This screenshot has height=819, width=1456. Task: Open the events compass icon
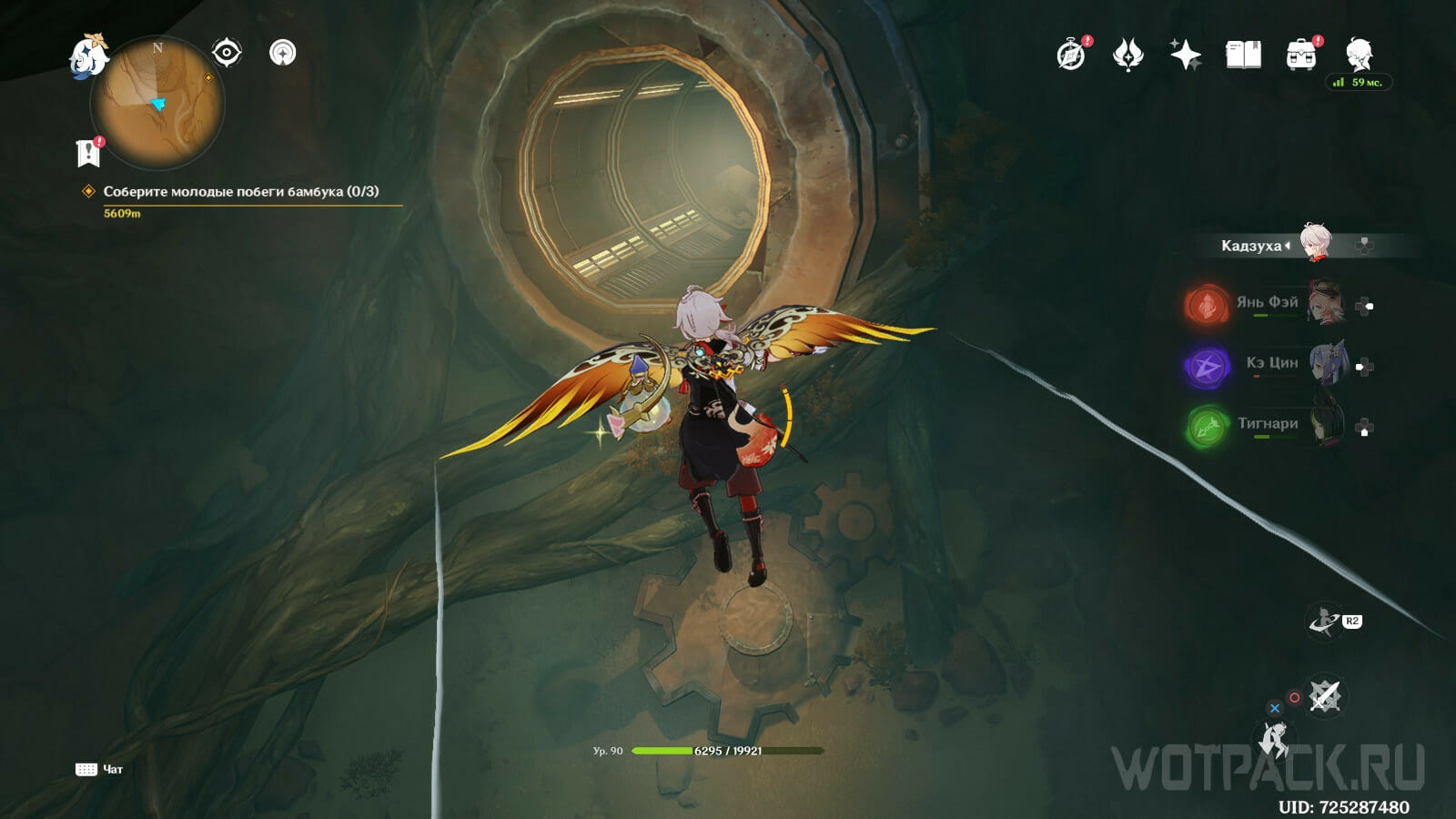coord(1071,56)
